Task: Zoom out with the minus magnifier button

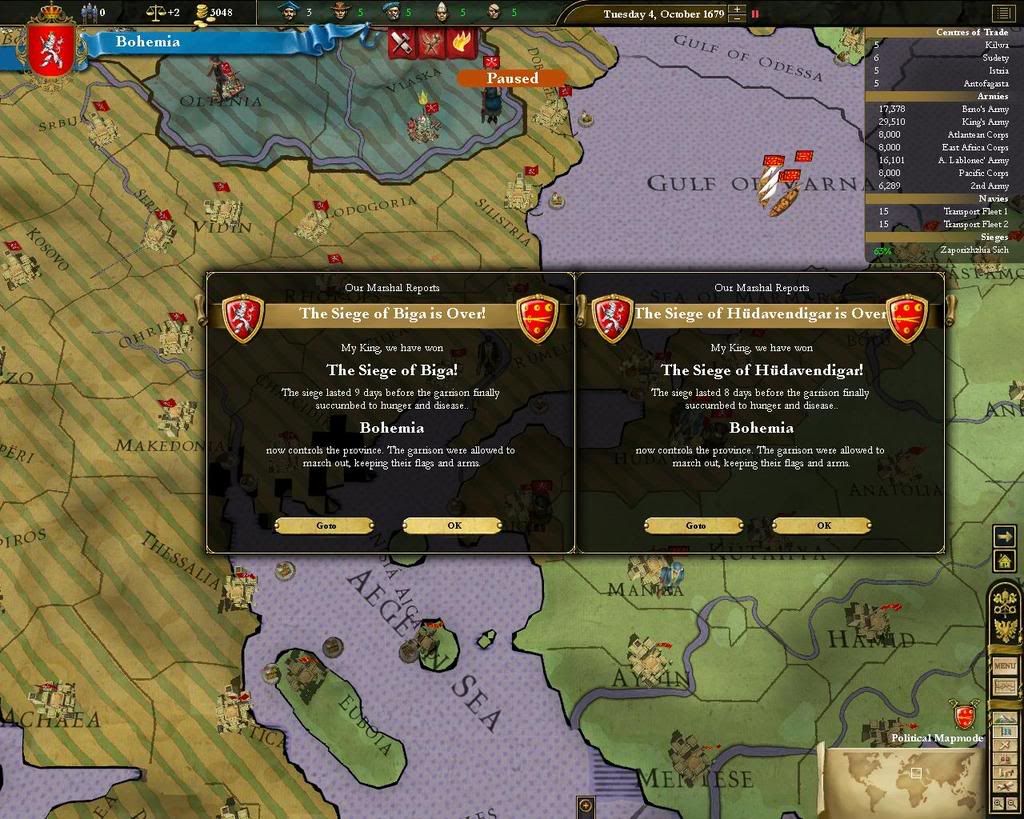Action: 1012,803
